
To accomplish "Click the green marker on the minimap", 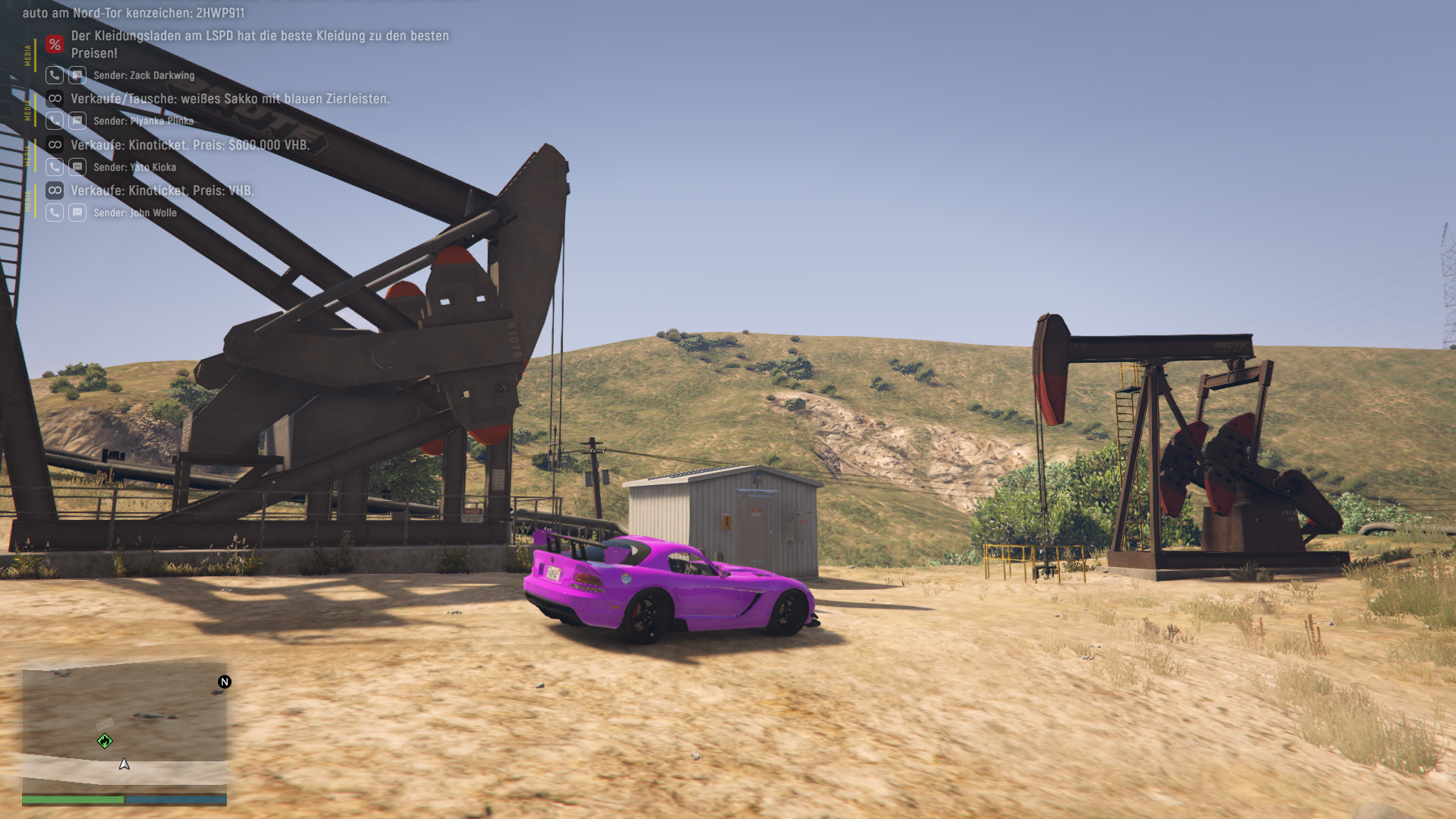I will [x=105, y=741].
